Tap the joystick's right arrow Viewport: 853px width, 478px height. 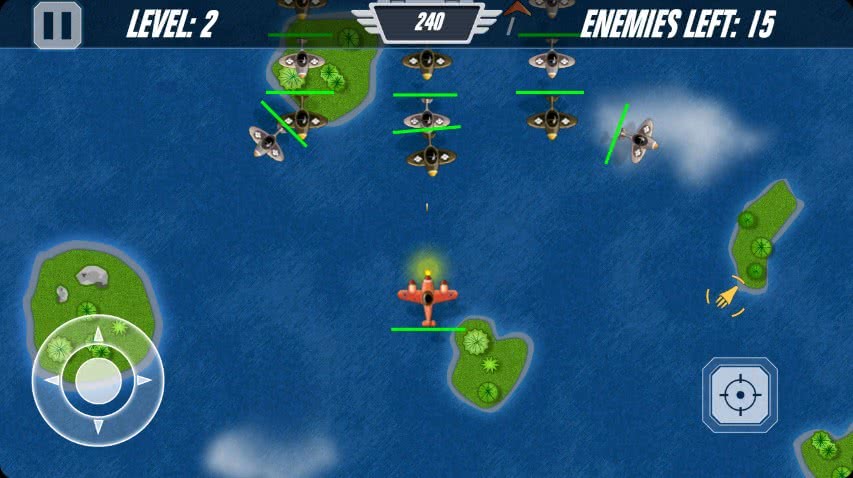[145, 381]
